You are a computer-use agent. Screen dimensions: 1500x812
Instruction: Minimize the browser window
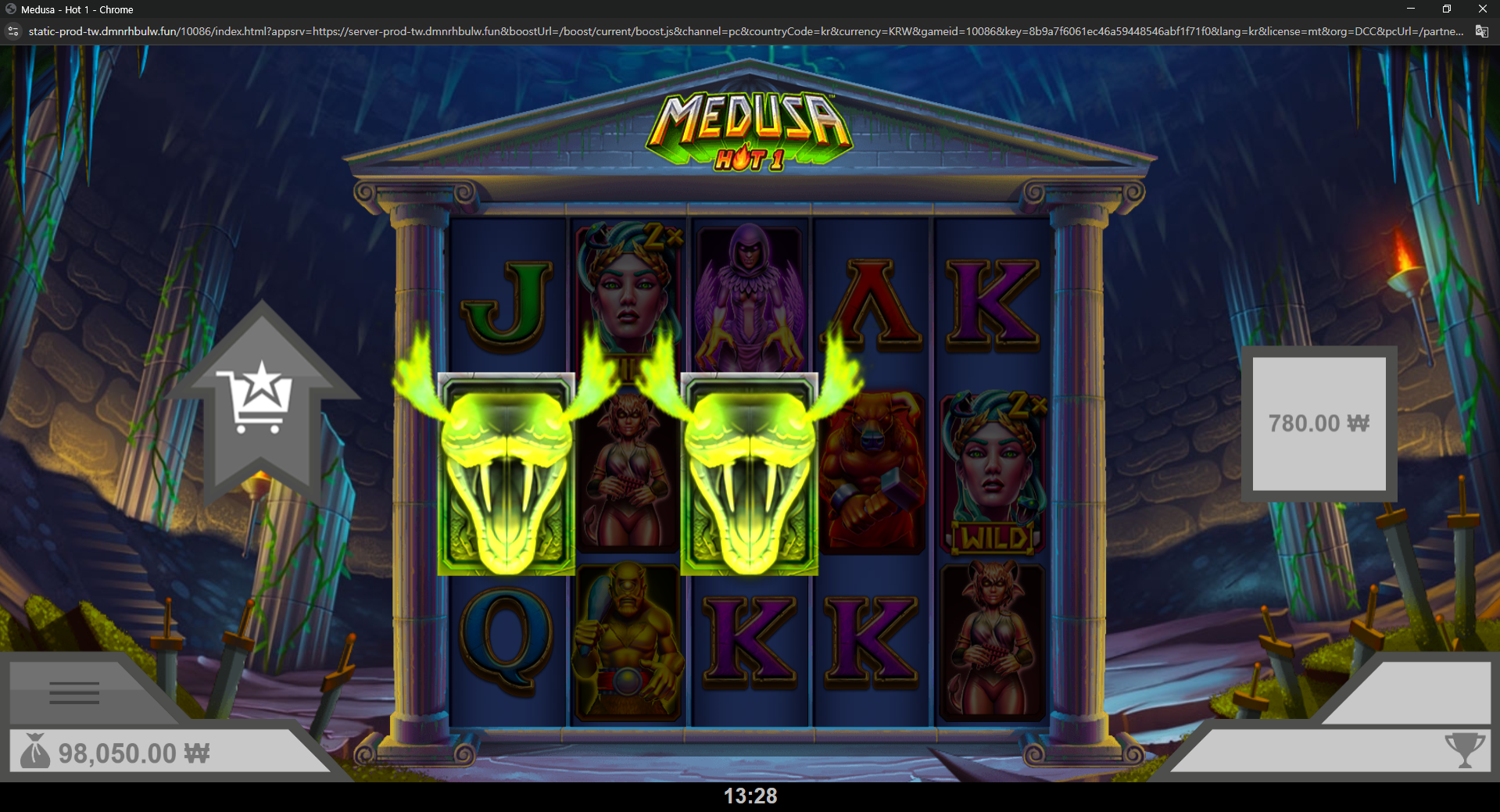click(x=1411, y=9)
